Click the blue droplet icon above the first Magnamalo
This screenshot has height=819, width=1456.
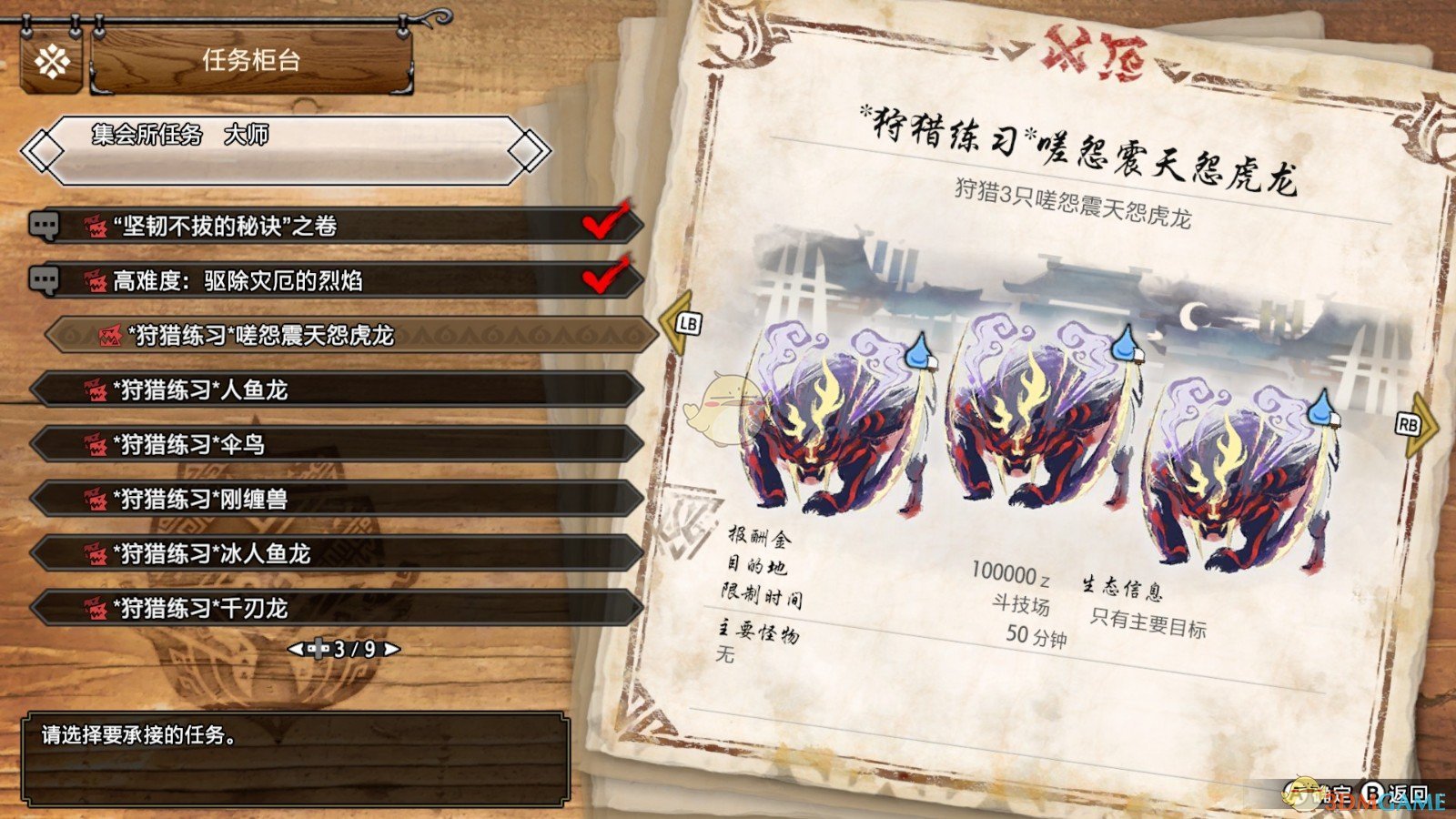pyautogui.click(x=918, y=349)
